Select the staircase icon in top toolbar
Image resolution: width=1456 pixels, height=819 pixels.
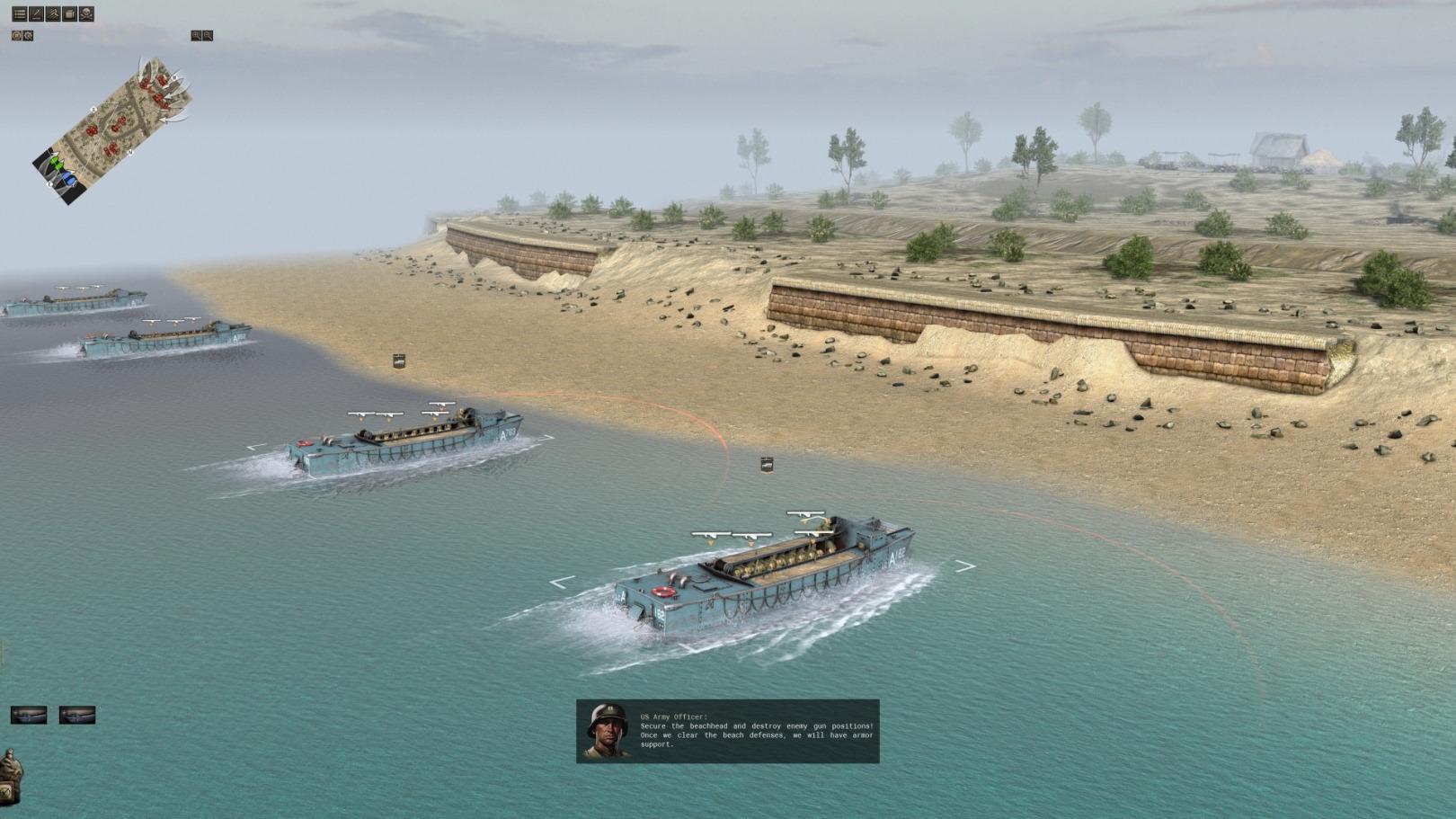[53, 14]
